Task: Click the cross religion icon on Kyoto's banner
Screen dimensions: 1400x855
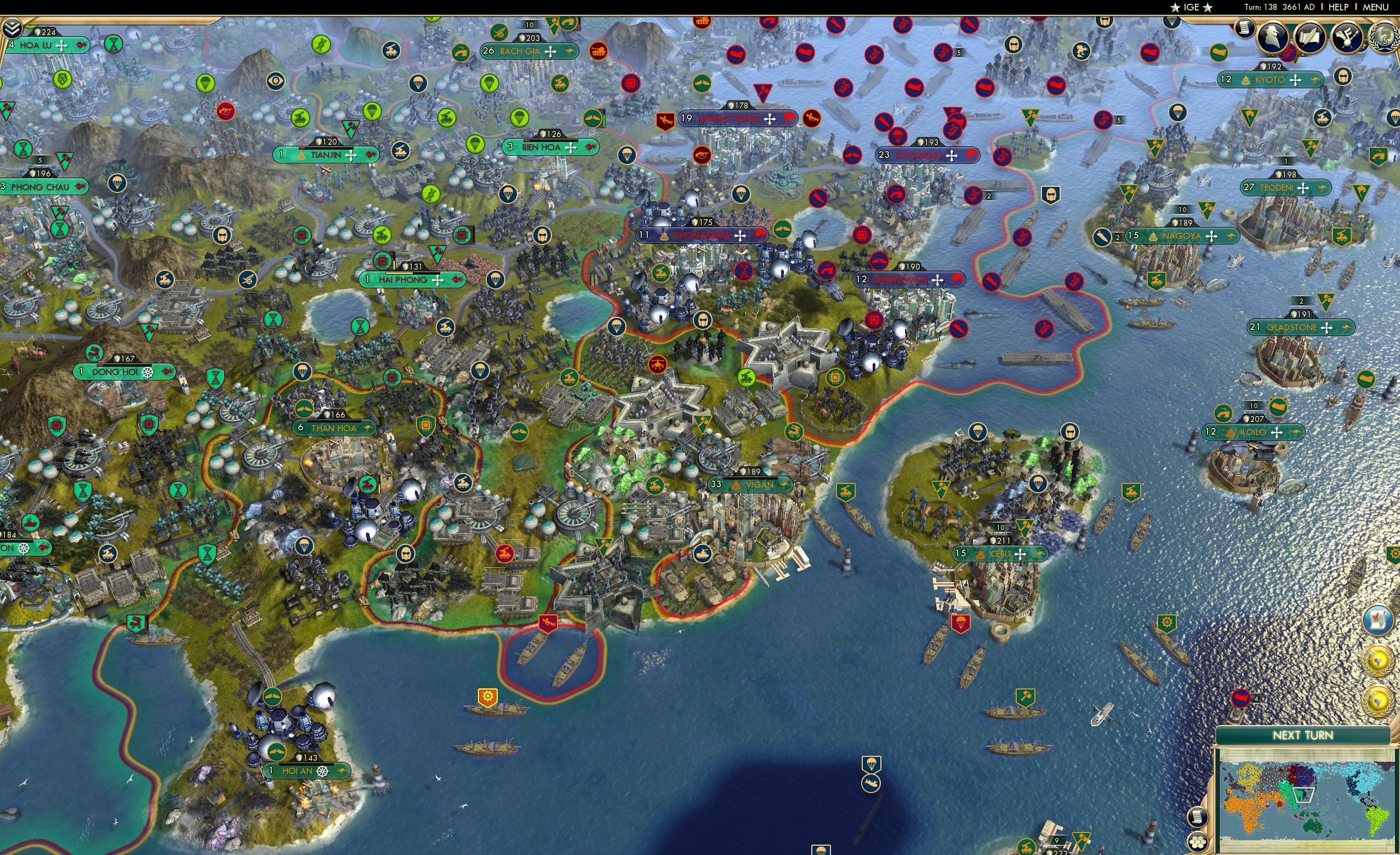Action: pos(1296,81)
